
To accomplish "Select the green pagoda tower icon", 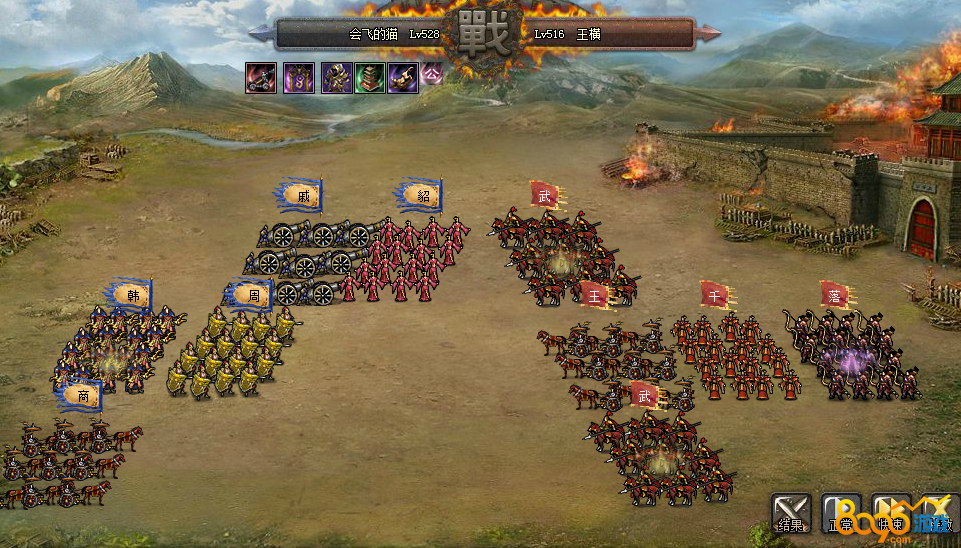I will click(369, 77).
